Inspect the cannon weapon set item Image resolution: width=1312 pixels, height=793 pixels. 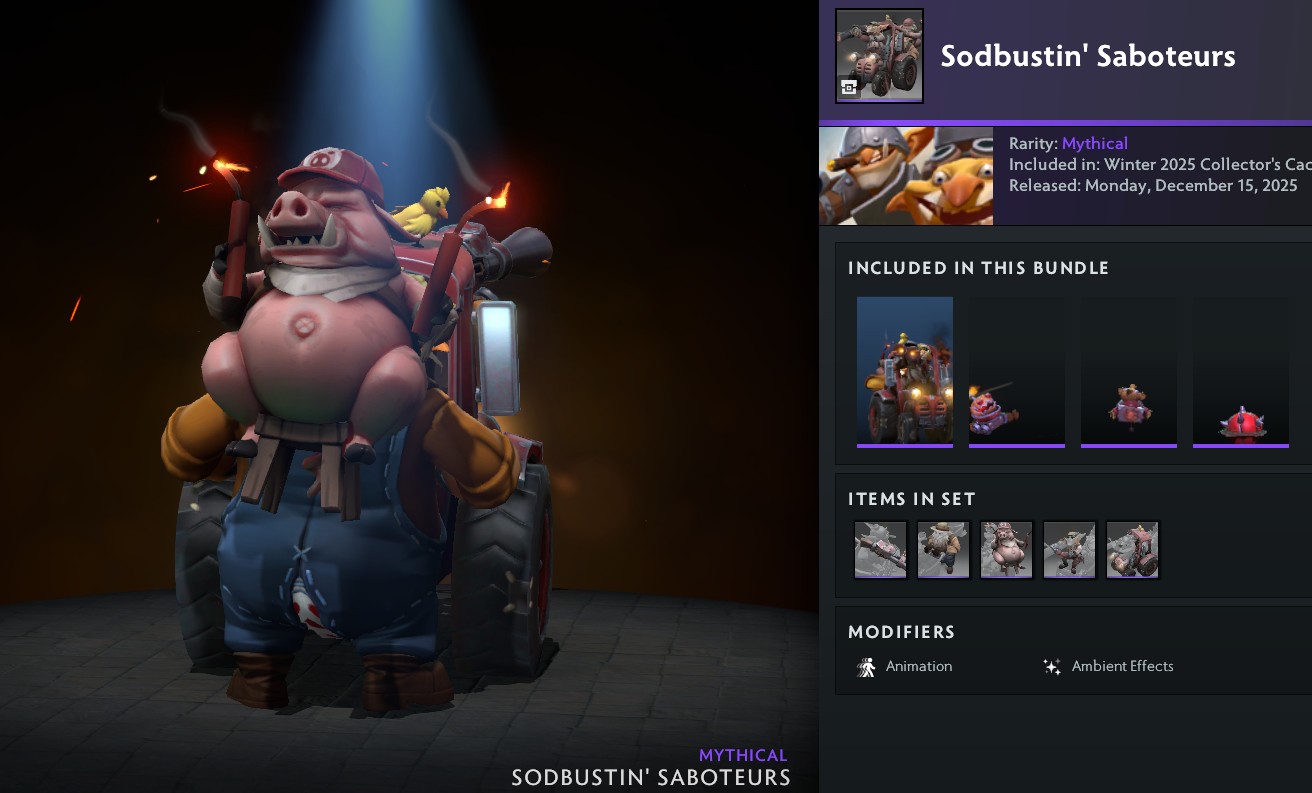pyautogui.click(x=881, y=550)
